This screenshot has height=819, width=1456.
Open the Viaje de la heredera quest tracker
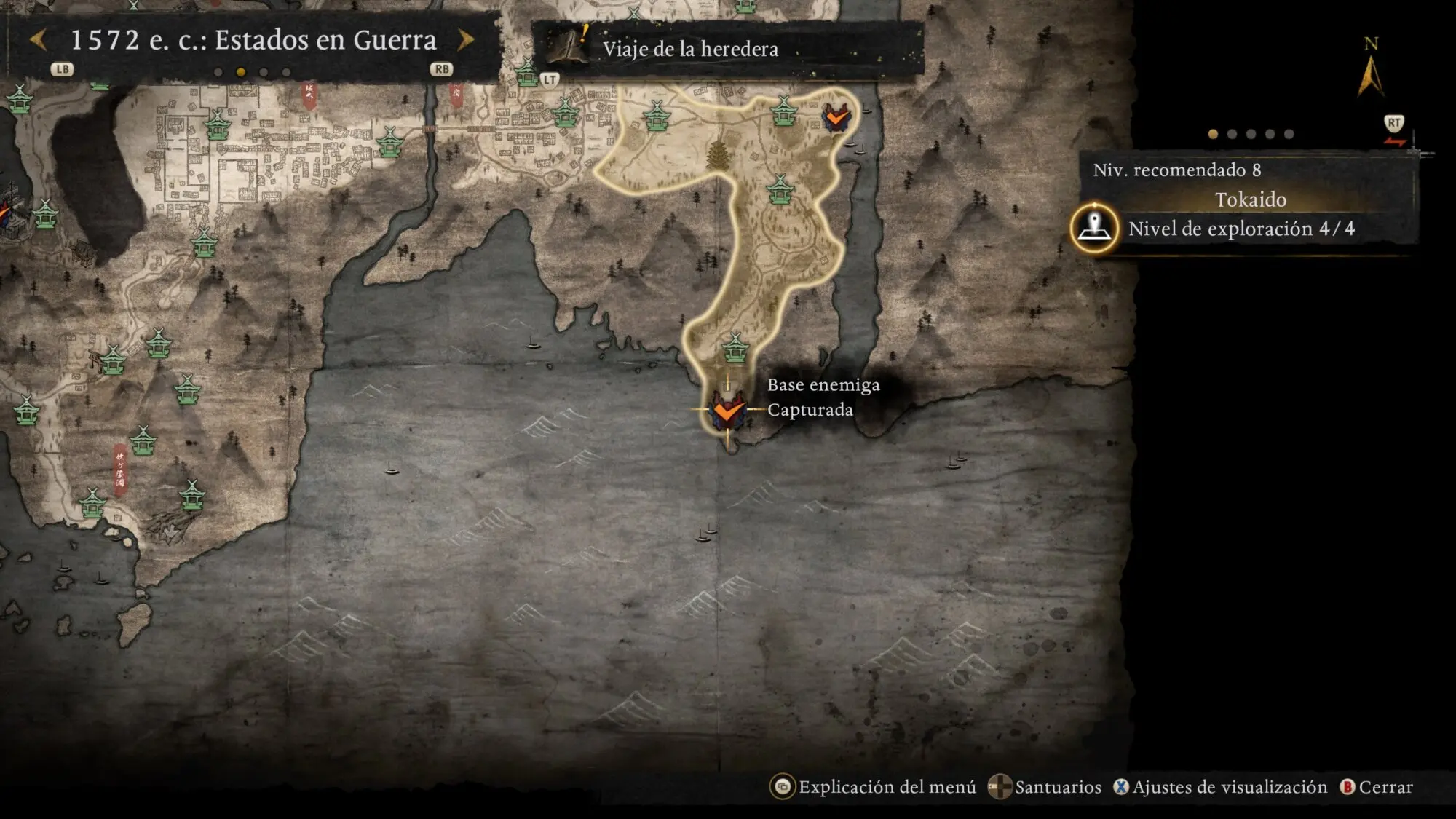pos(689,49)
